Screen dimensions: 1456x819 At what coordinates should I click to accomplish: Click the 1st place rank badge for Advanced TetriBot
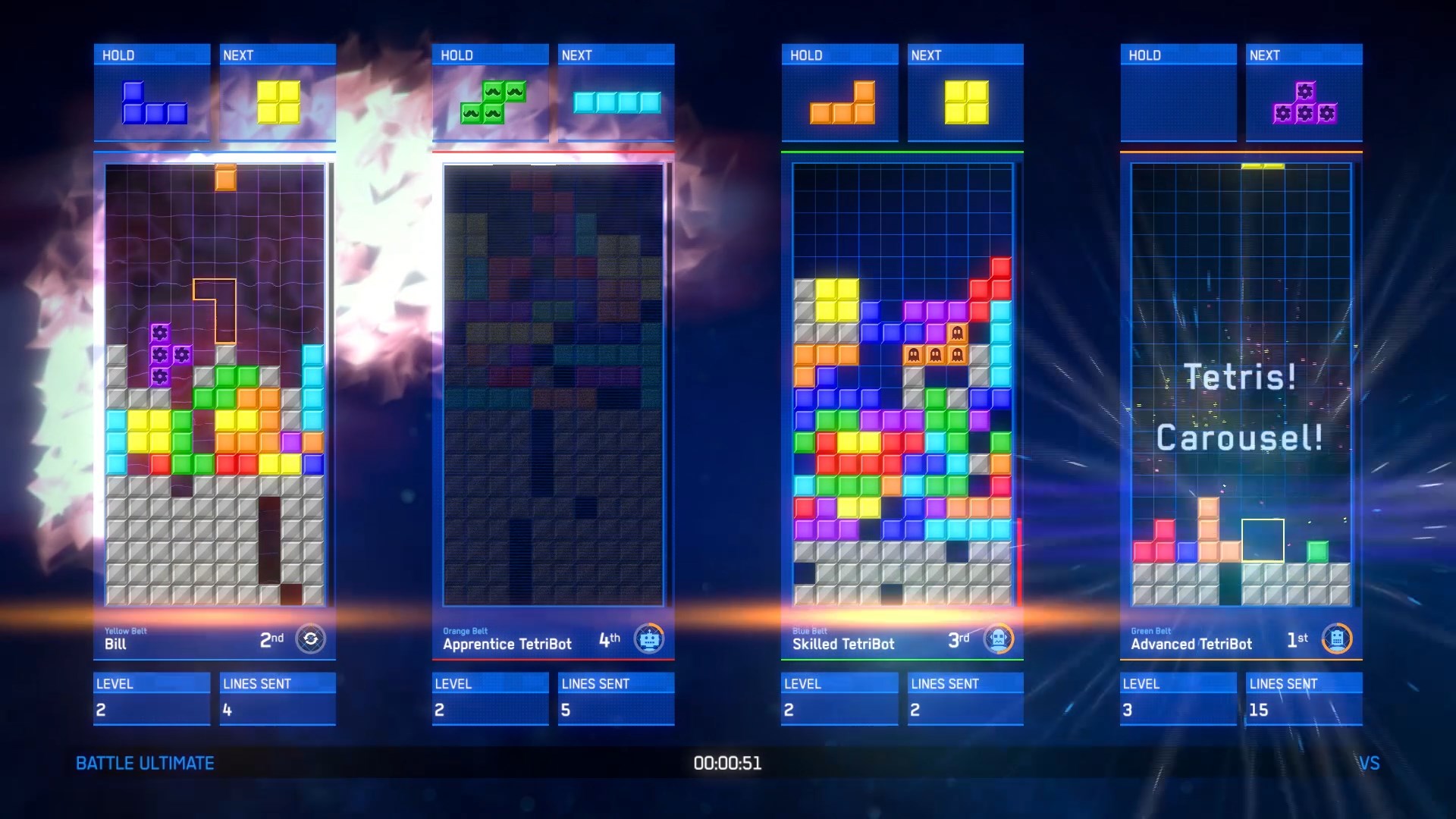(x=1299, y=639)
